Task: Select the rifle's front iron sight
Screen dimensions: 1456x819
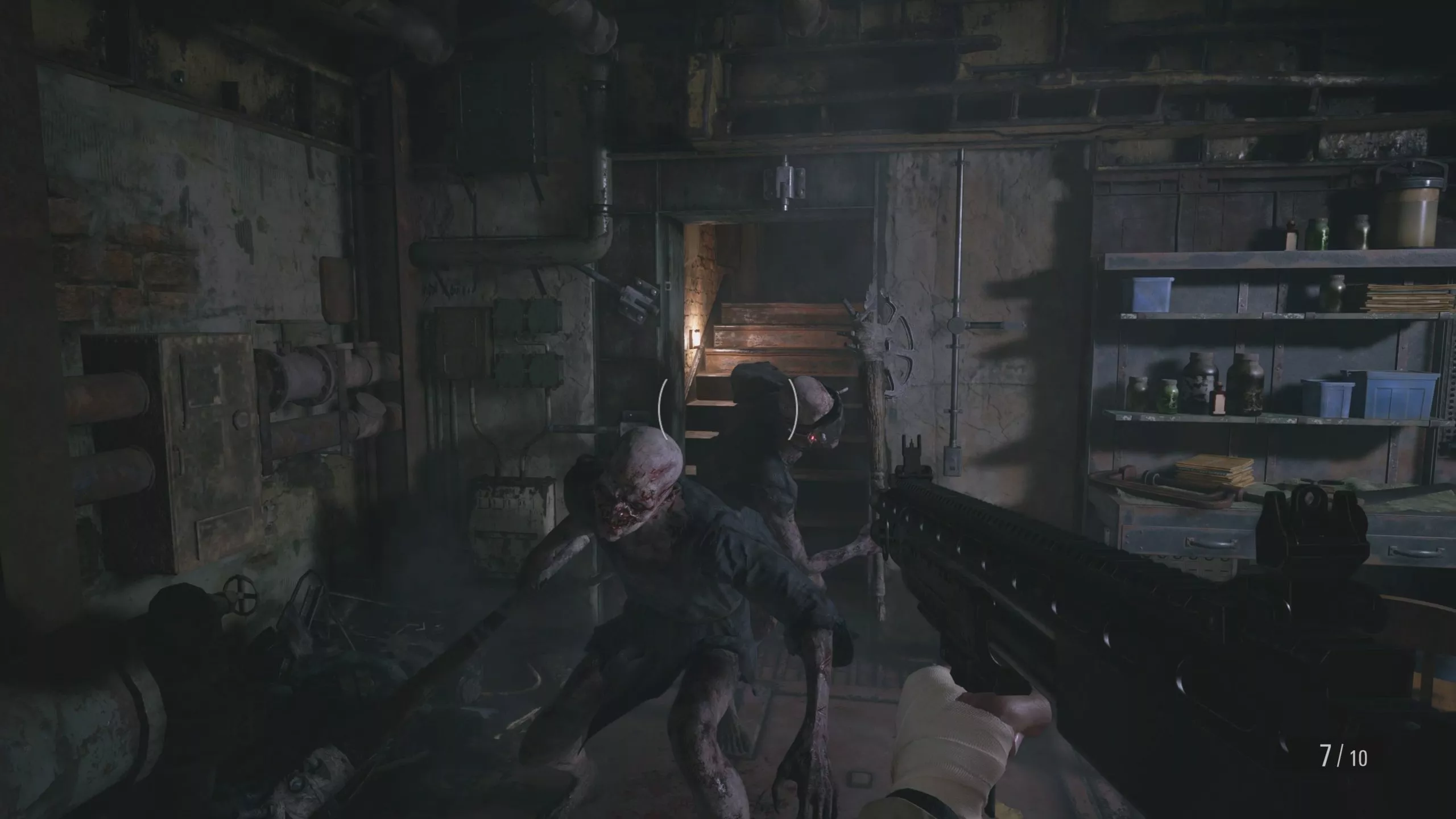Action: point(911,452)
